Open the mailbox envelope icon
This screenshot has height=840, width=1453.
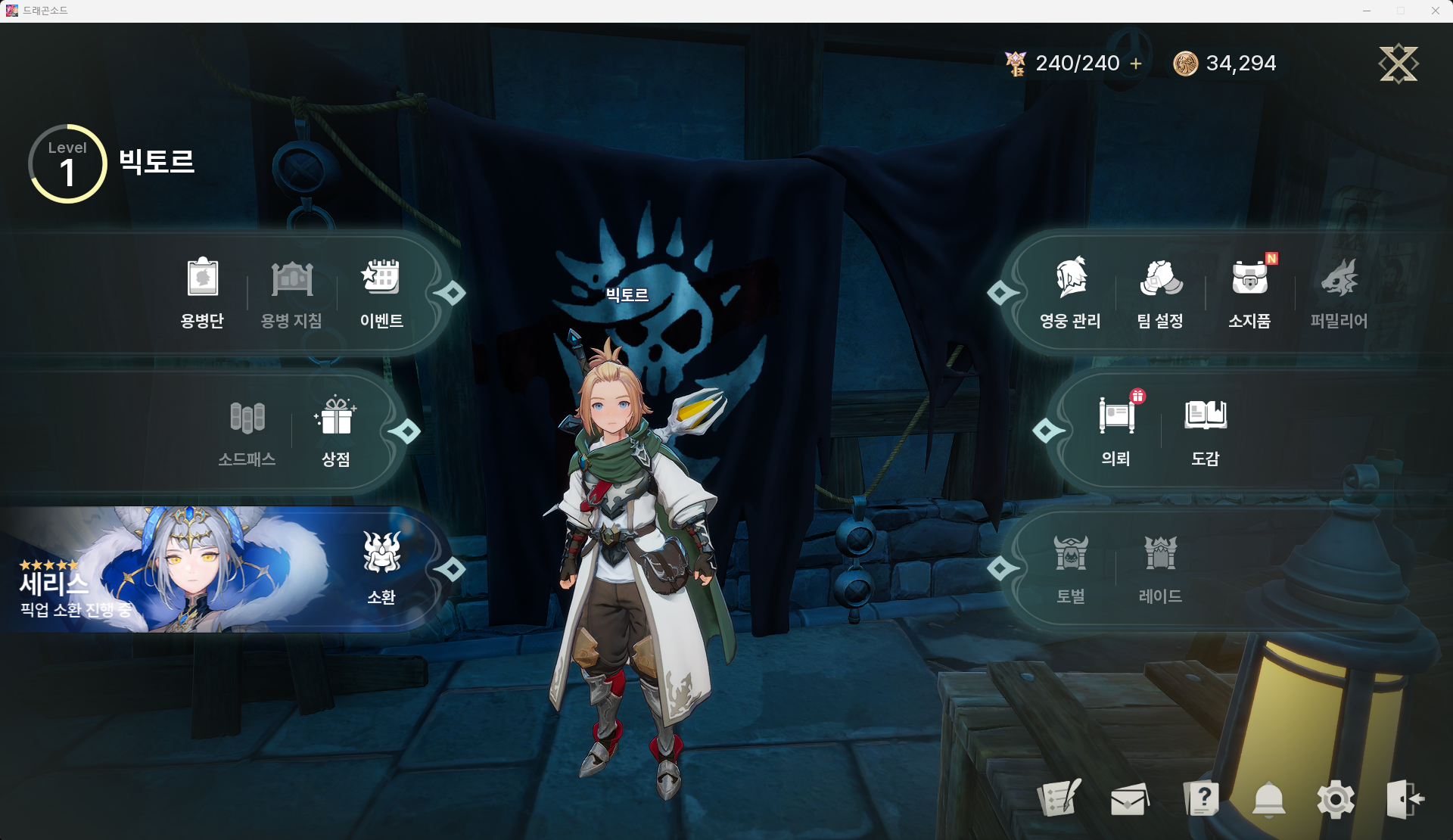pyautogui.click(x=1129, y=799)
